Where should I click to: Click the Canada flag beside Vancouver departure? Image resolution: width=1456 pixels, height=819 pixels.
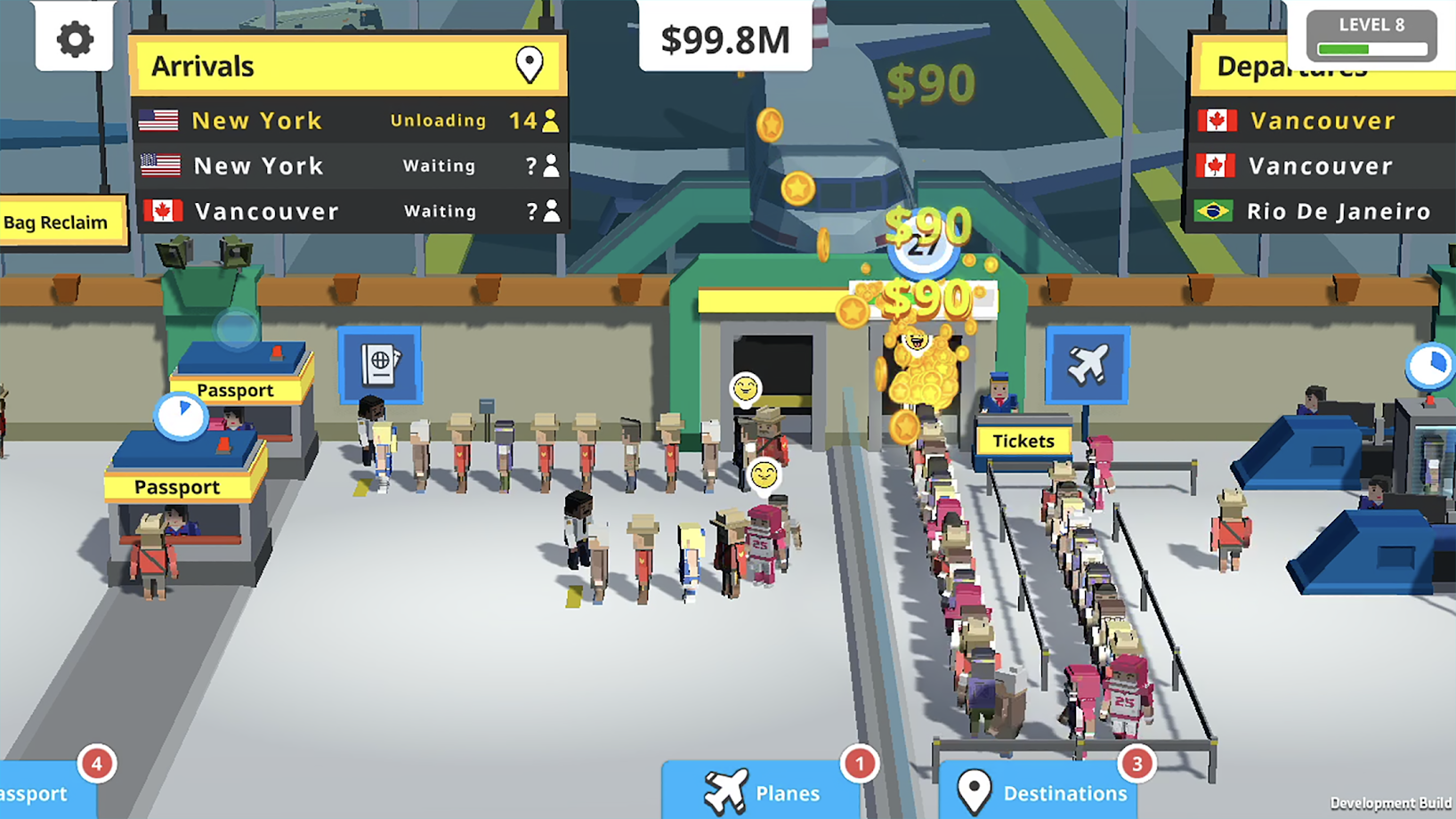1218,120
